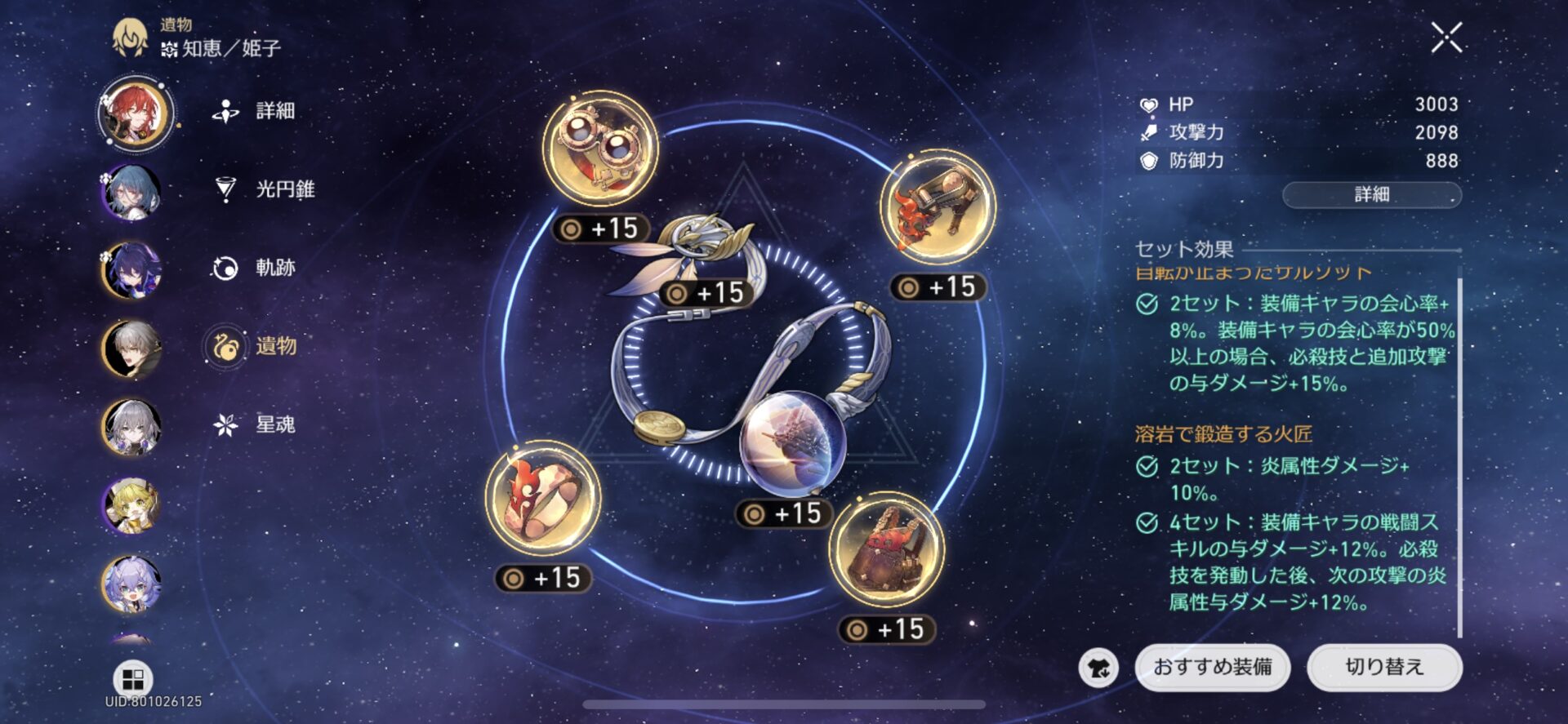The image size is (1568, 724).
Task: Select the feathered link rope ornament
Action: coord(694,253)
